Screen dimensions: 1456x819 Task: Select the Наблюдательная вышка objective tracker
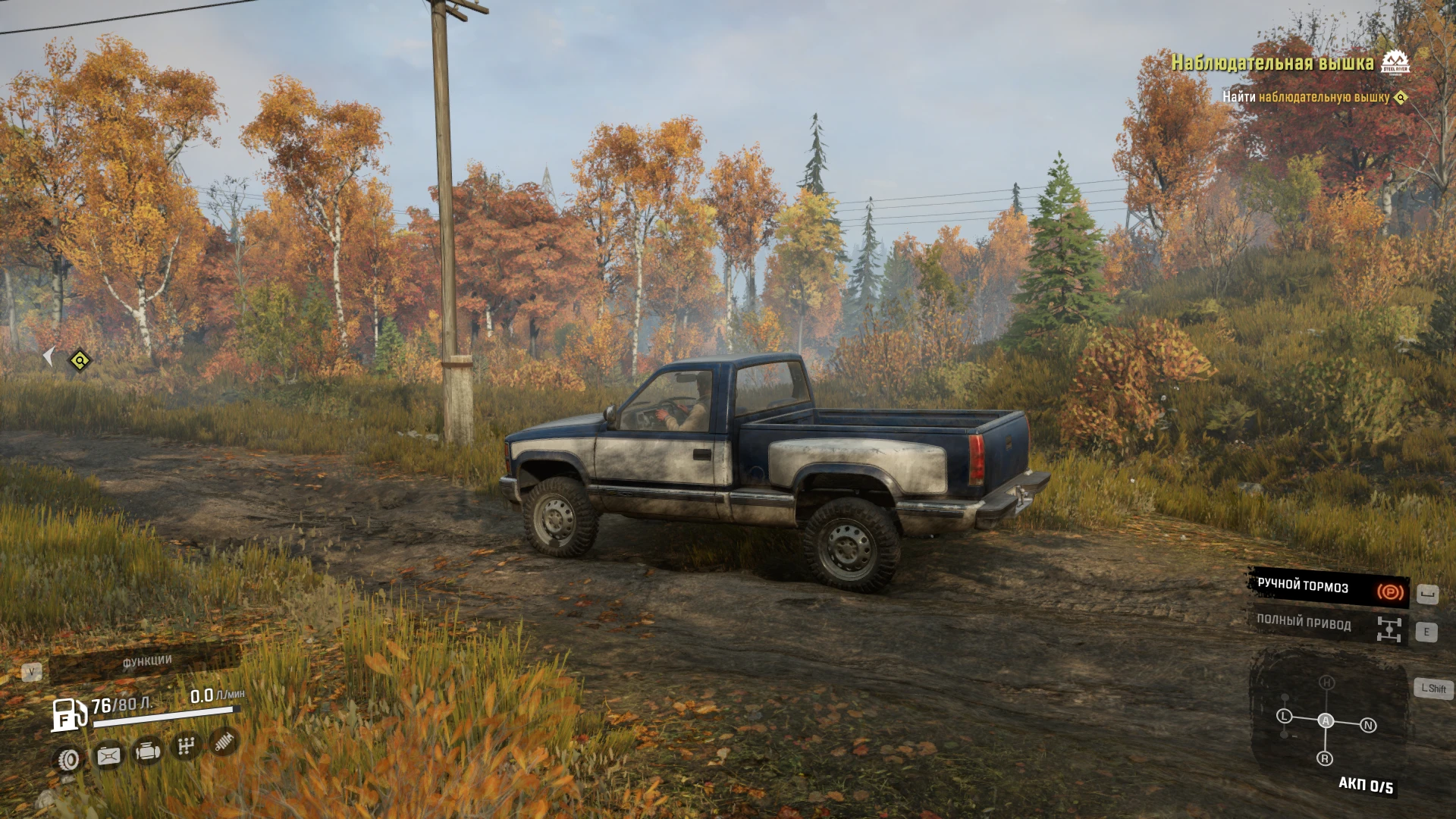point(1272,63)
